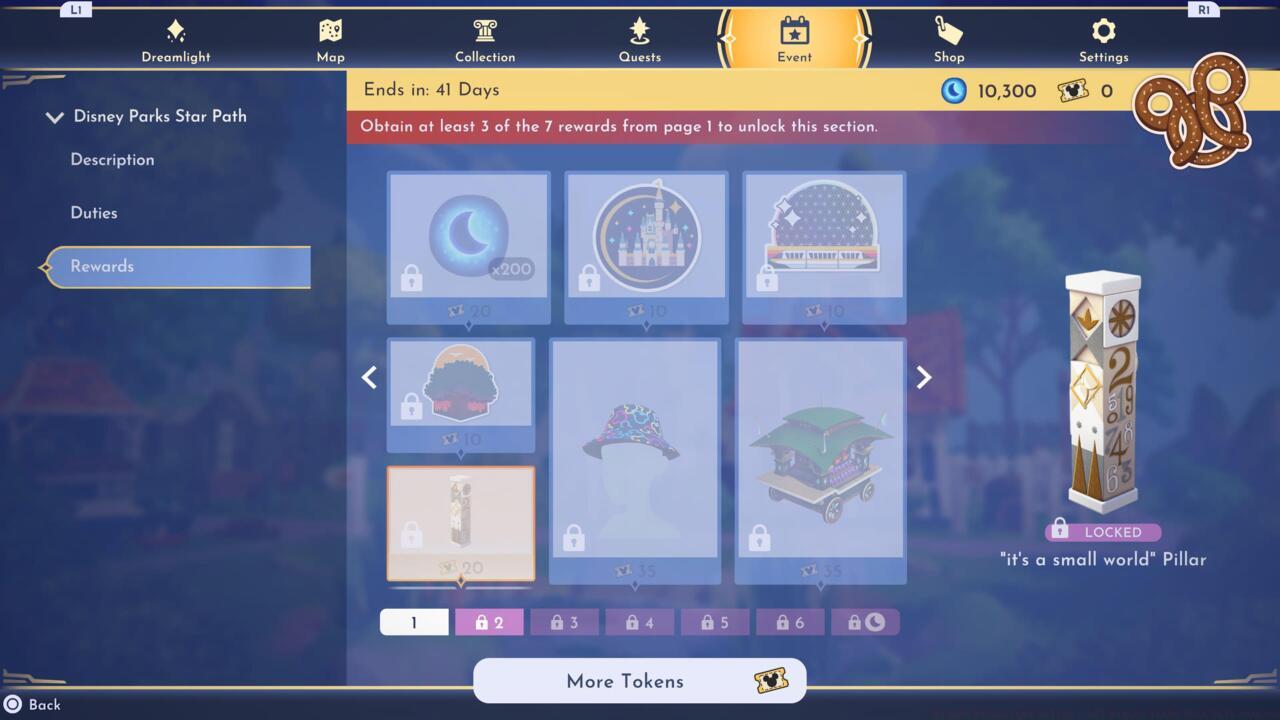The height and width of the screenshot is (720, 1280).
Task: Open the Description section
Action: click(x=111, y=159)
